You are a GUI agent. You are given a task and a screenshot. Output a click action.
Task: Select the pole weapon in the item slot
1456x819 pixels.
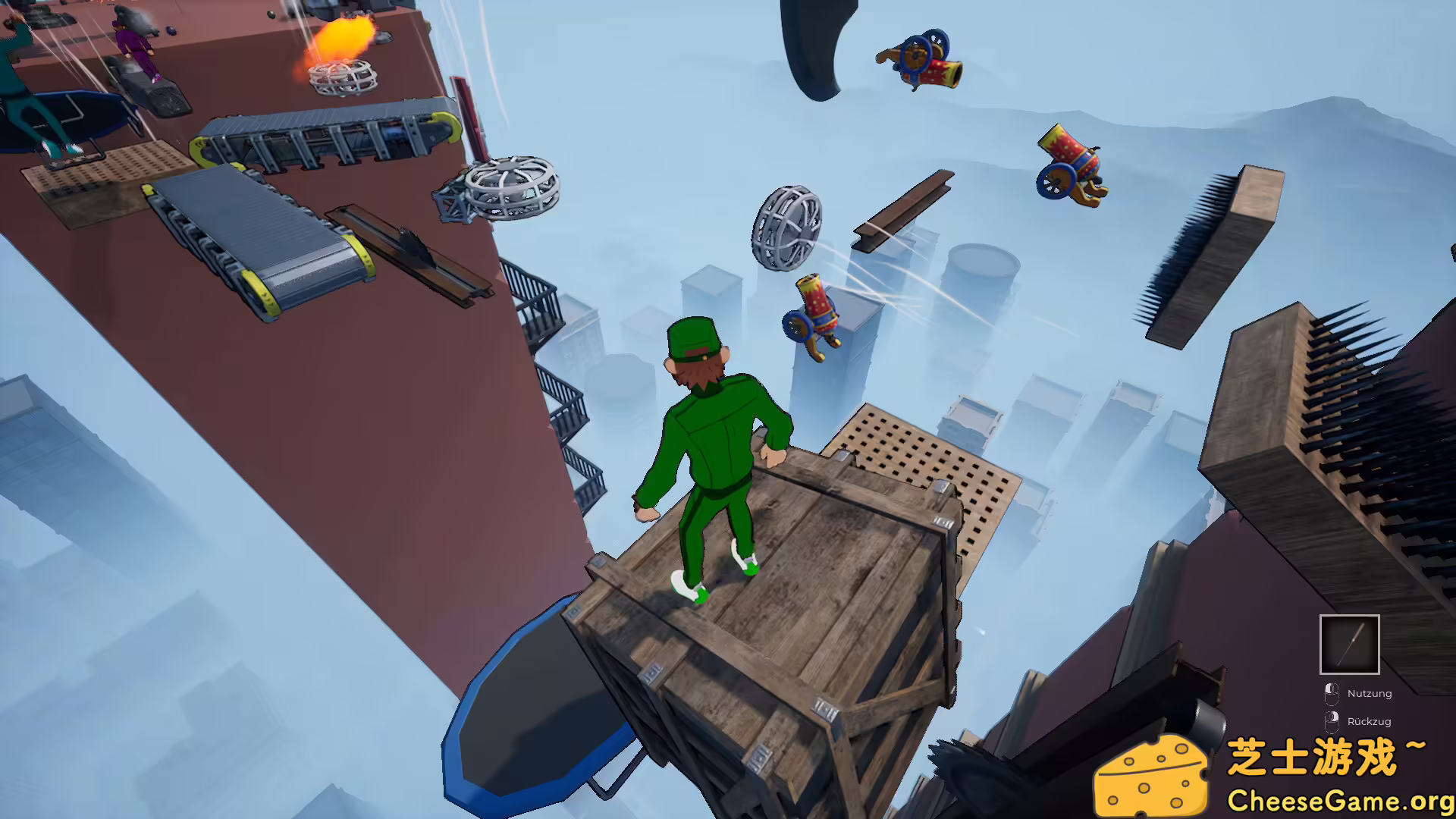point(1349,645)
